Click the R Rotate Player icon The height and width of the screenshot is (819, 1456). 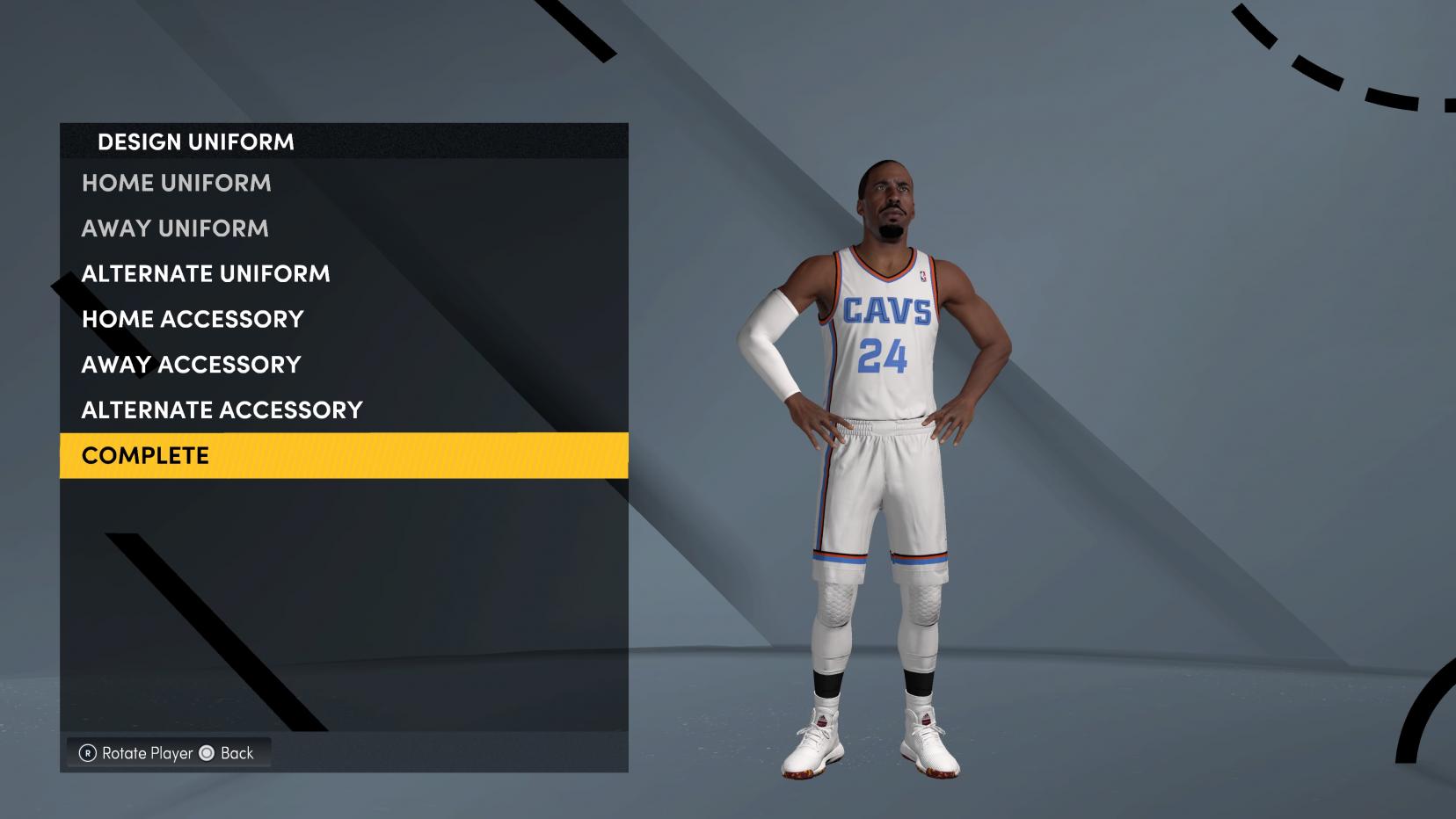(88, 753)
